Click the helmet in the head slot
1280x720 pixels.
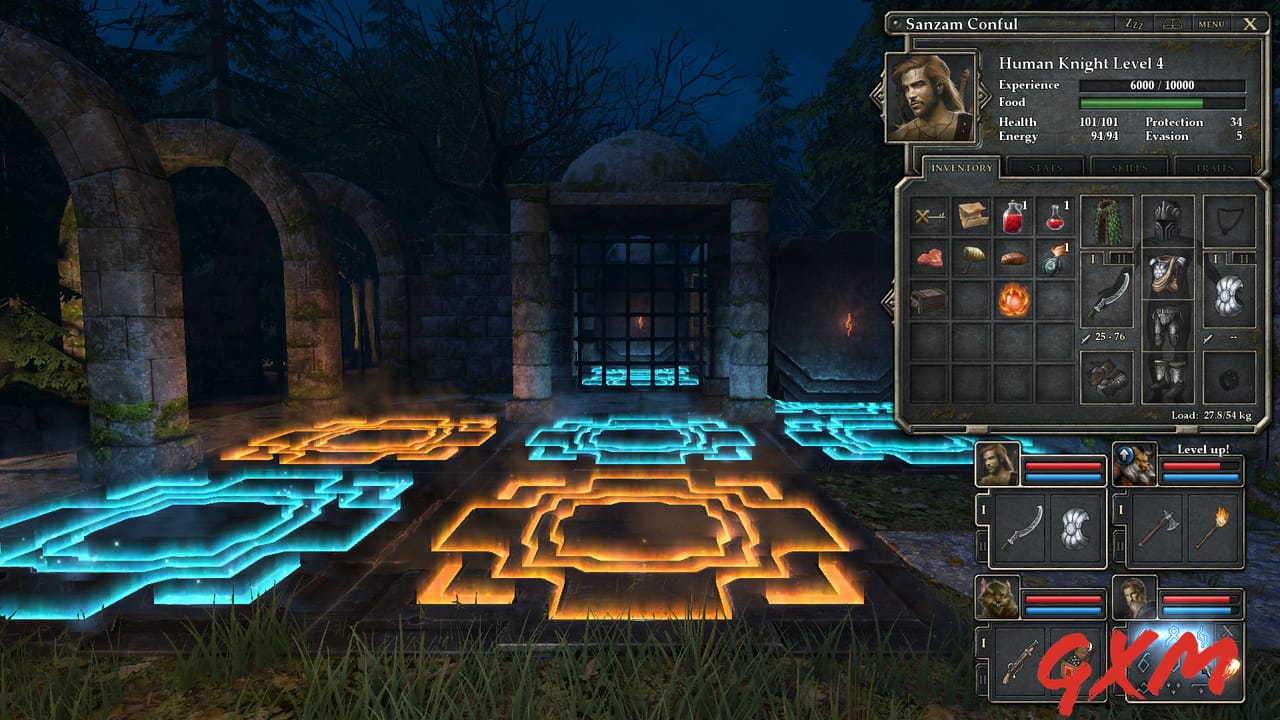pos(1165,220)
